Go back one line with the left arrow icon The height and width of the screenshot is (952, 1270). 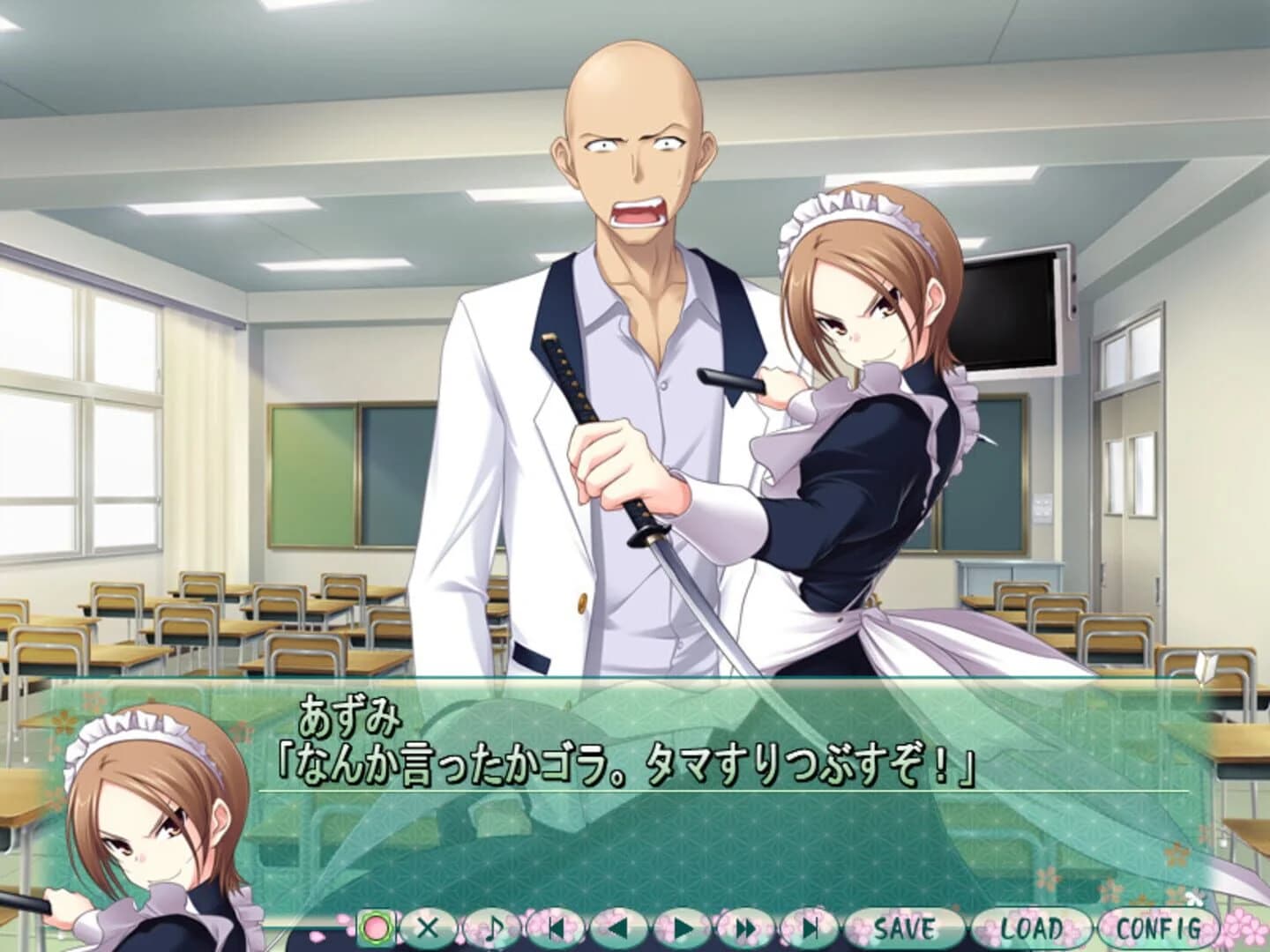pos(620,926)
